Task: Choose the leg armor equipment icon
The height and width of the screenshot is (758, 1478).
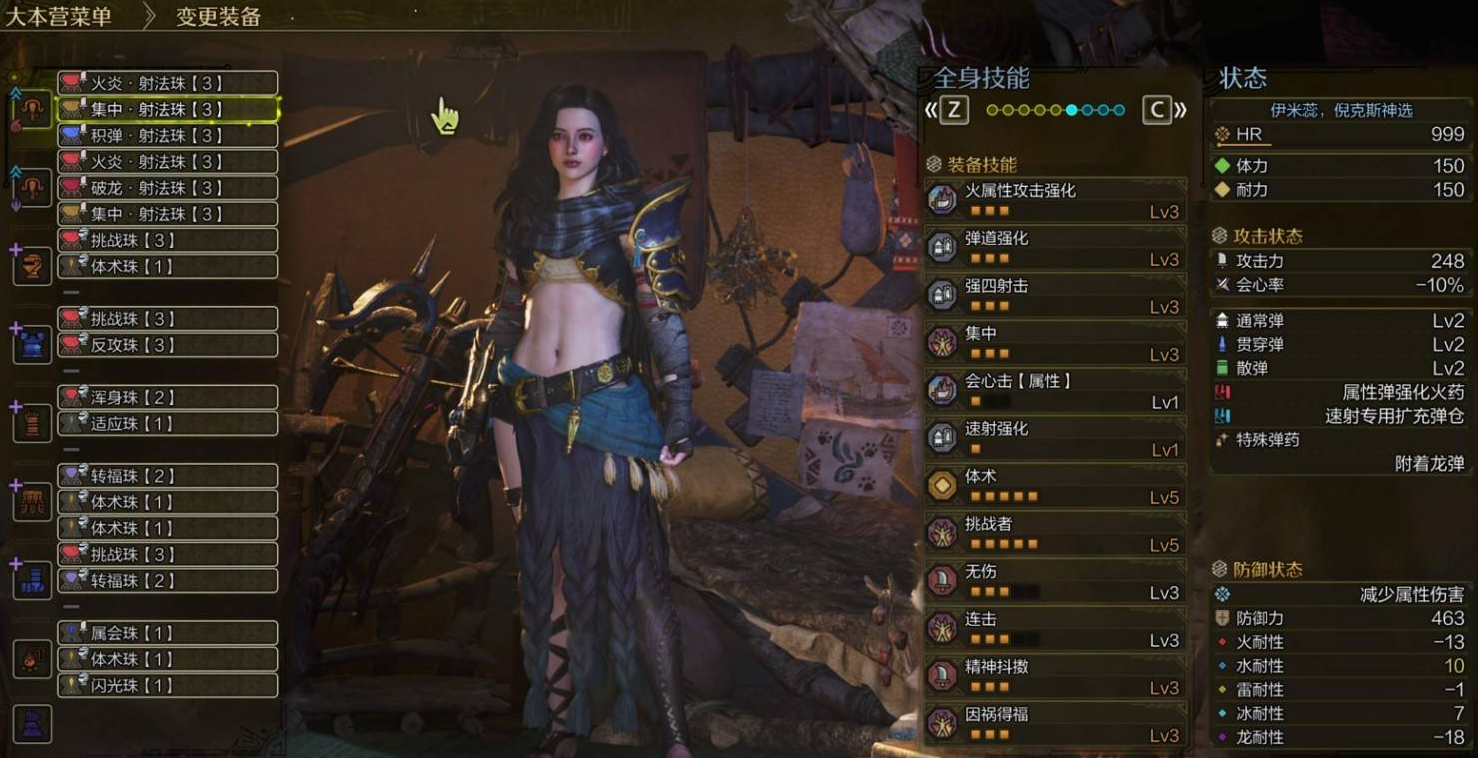Action: tap(32, 580)
